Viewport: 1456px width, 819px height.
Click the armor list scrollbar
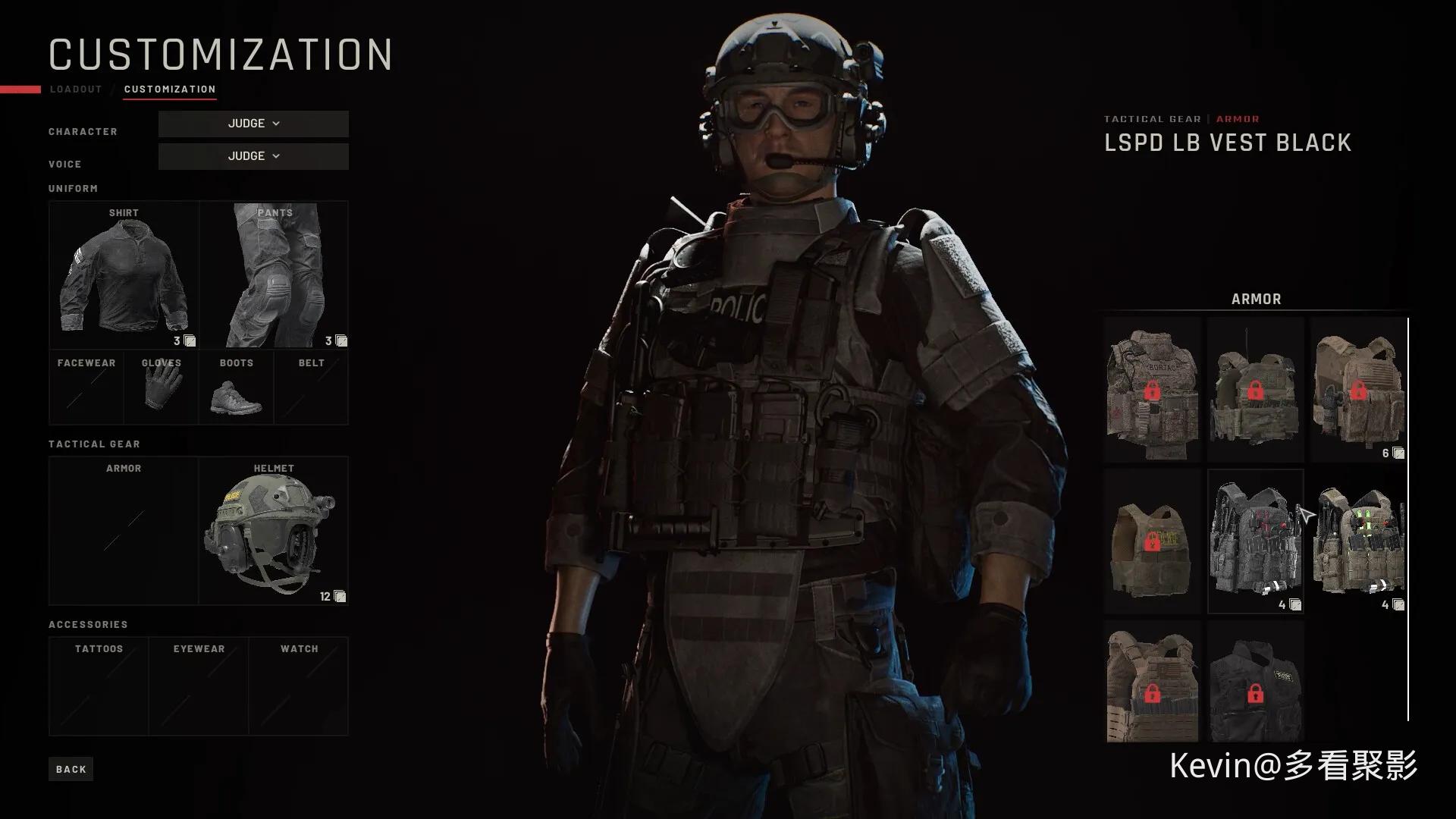coord(1408,519)
